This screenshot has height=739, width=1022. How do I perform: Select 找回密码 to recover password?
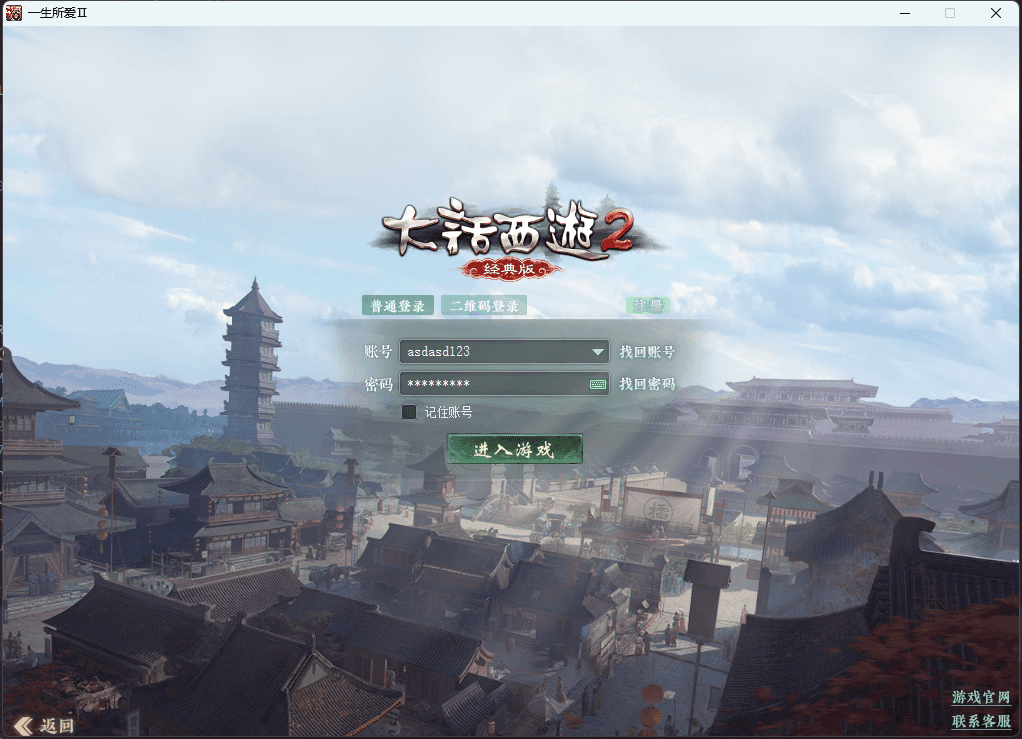647,384
